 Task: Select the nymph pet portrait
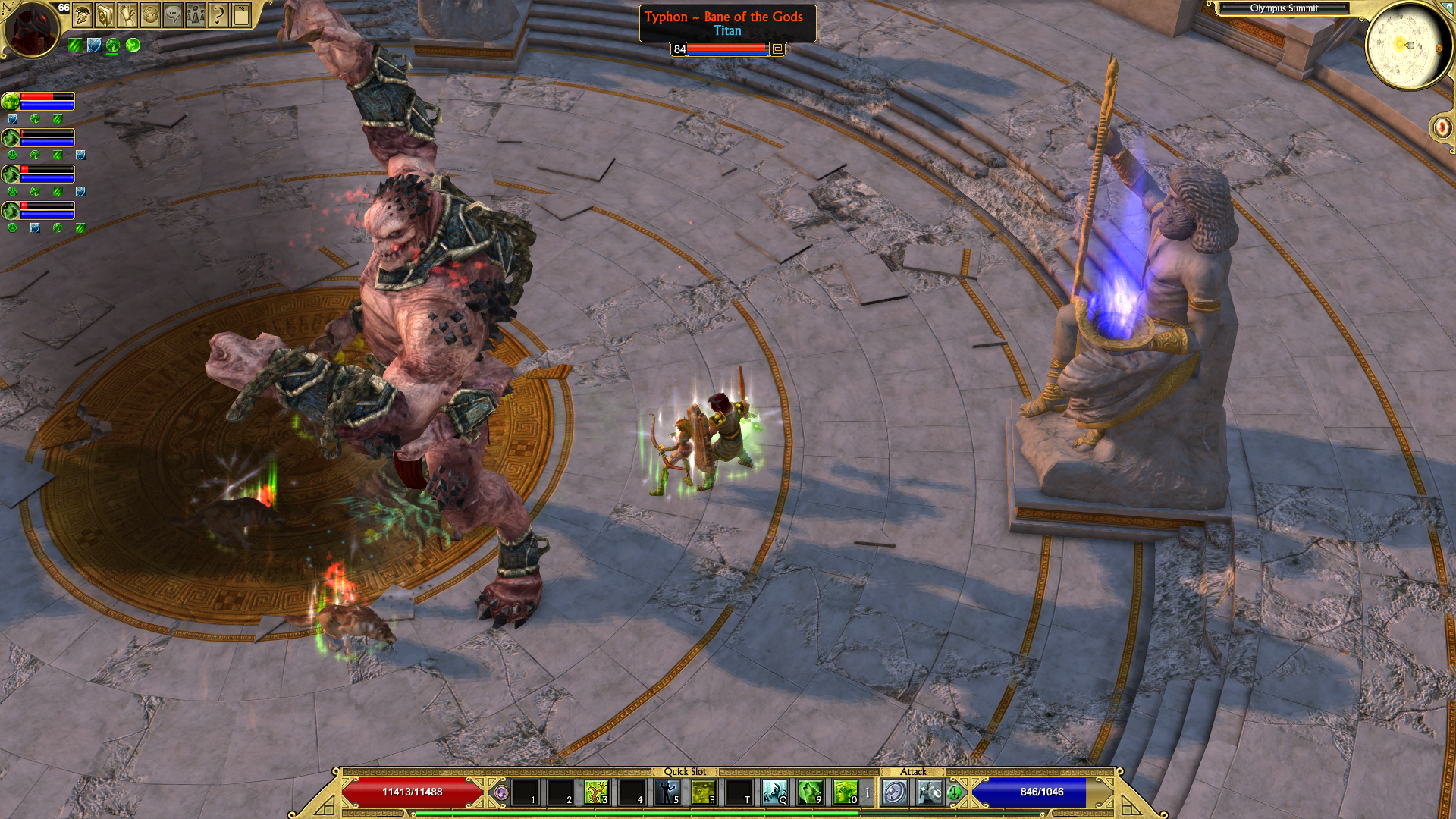11,101
